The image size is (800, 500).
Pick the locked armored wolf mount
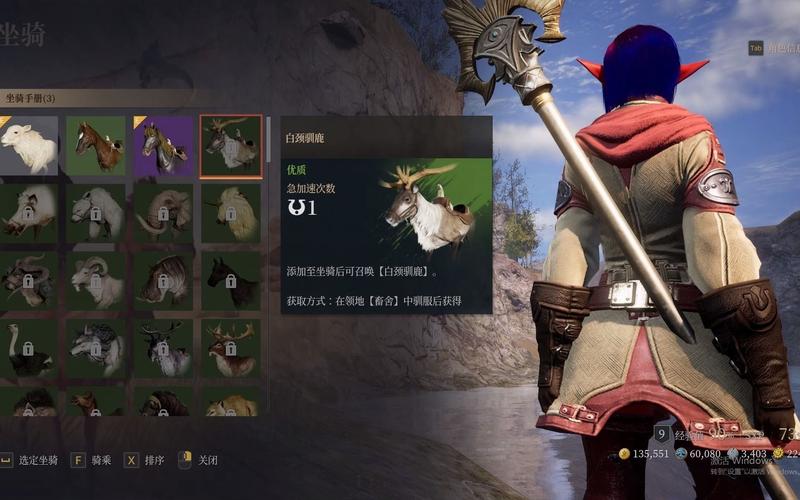[96, 348]
